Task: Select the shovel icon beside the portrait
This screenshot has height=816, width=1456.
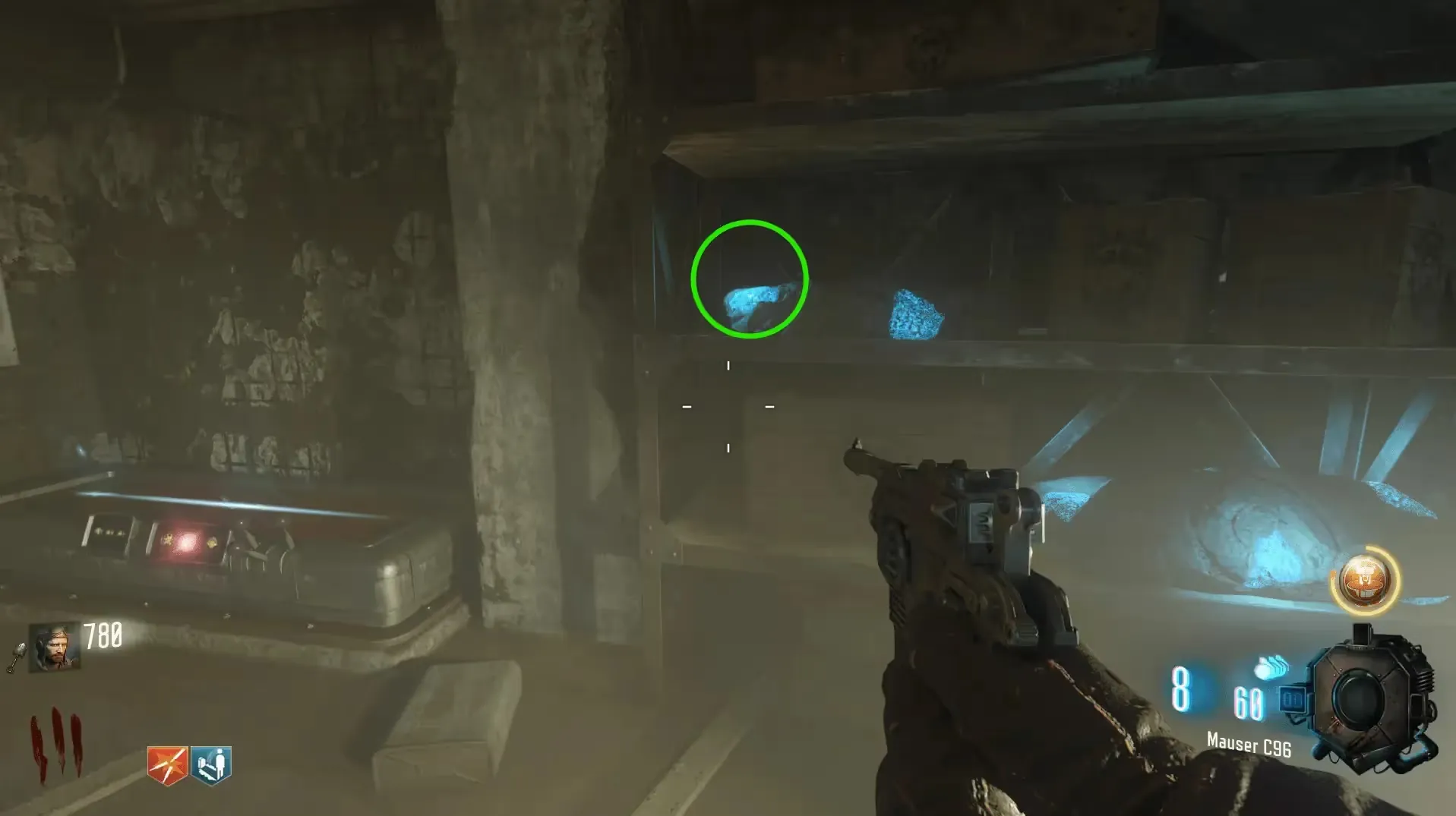Action: [x=17, y=657]
